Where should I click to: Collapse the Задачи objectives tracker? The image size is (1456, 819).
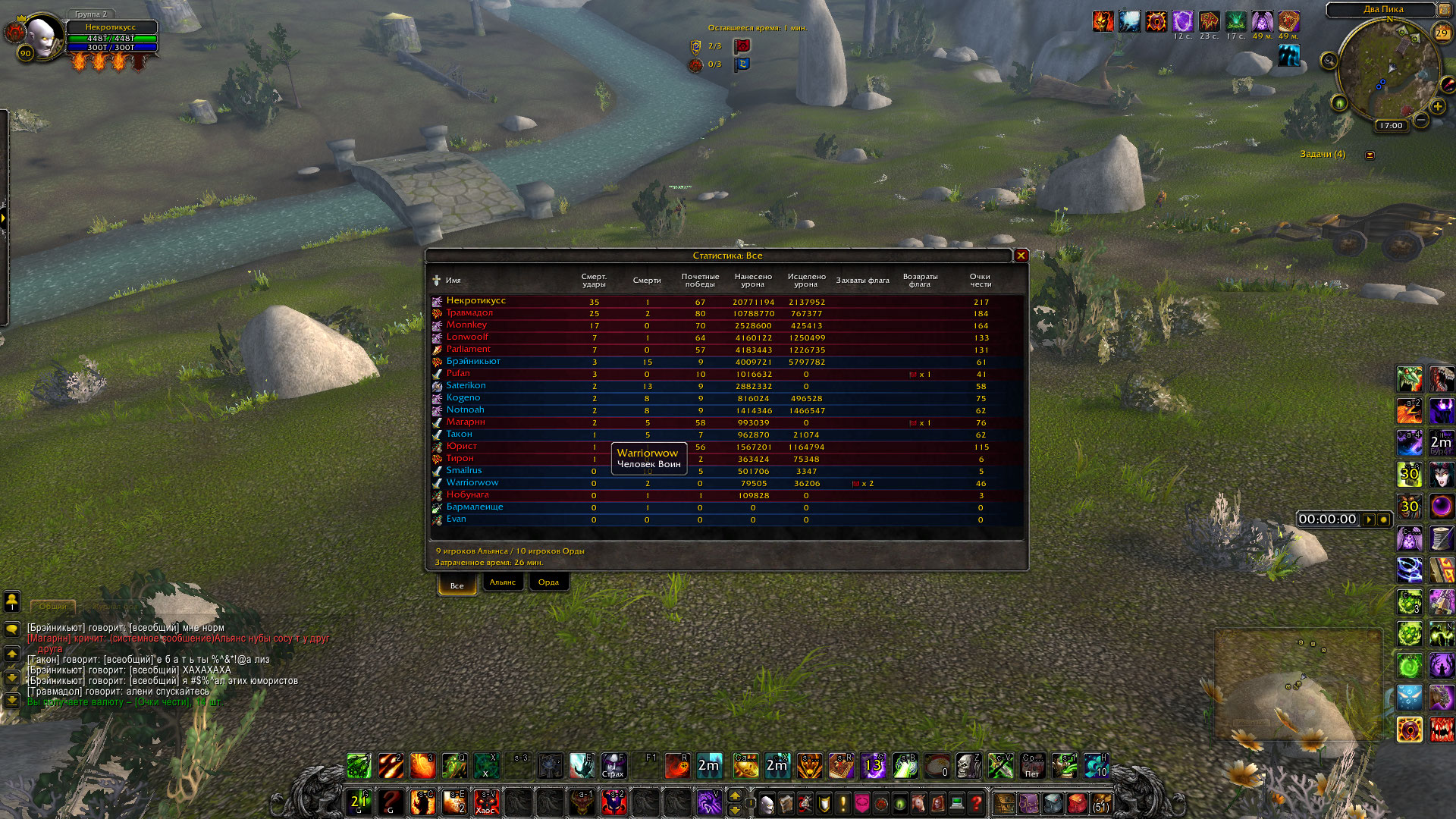click(x=1370, y=155)
